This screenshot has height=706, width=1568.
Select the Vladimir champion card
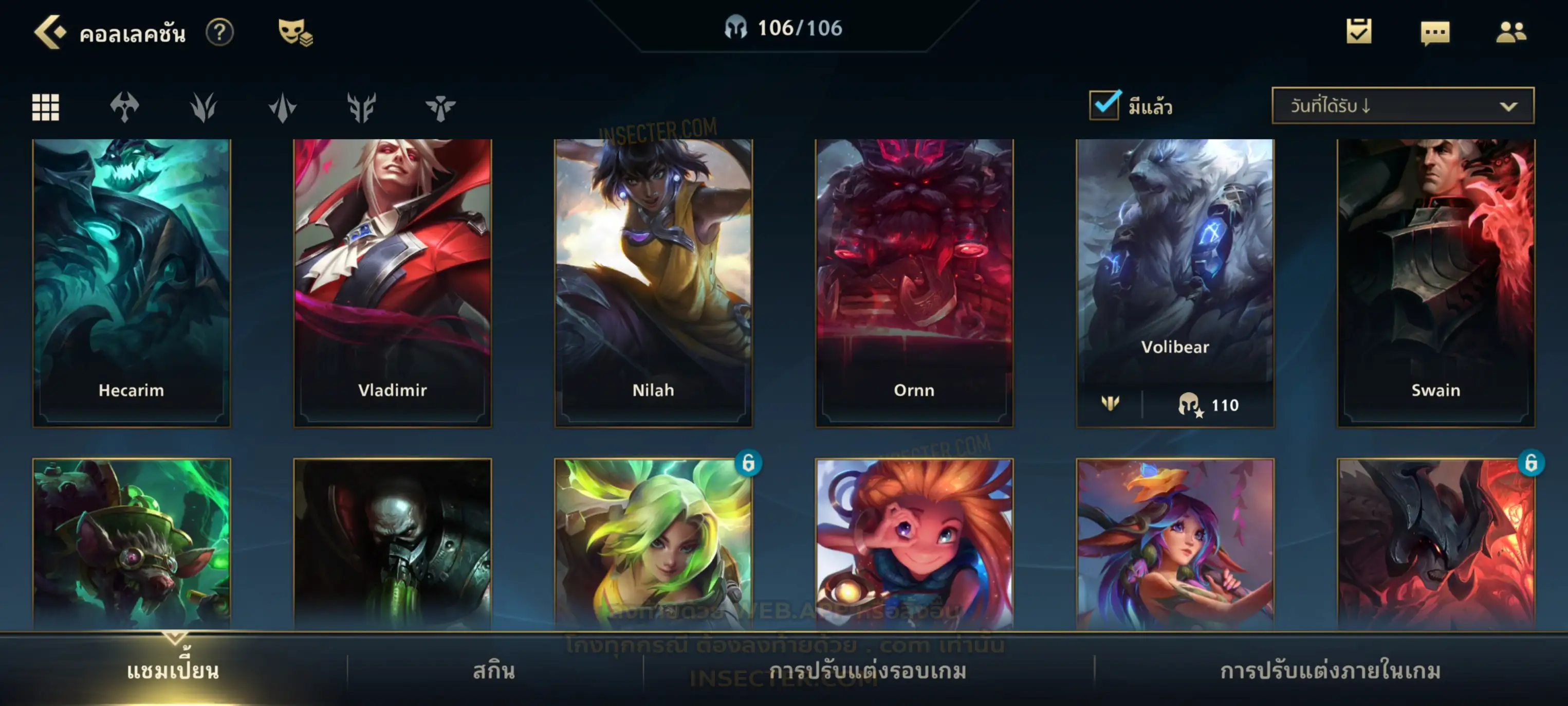[x=393, y=282]
